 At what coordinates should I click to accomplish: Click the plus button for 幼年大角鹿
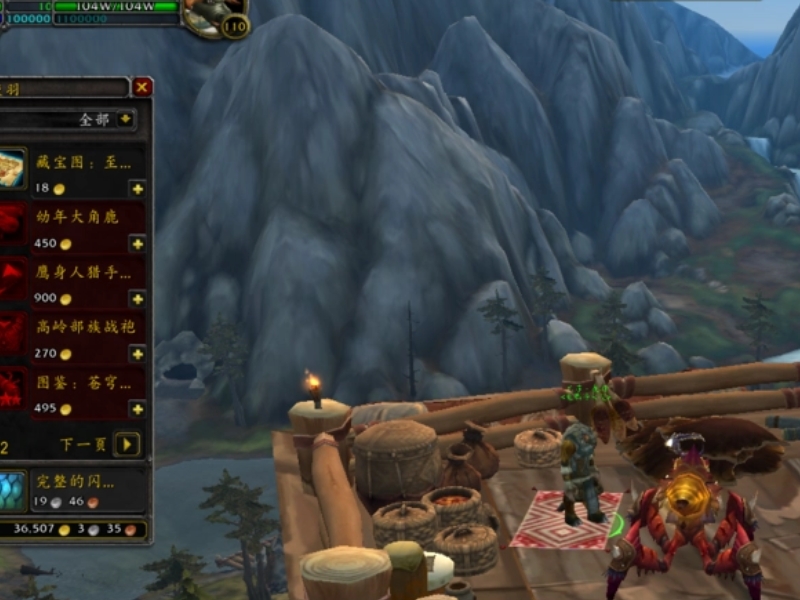(137, 243)
